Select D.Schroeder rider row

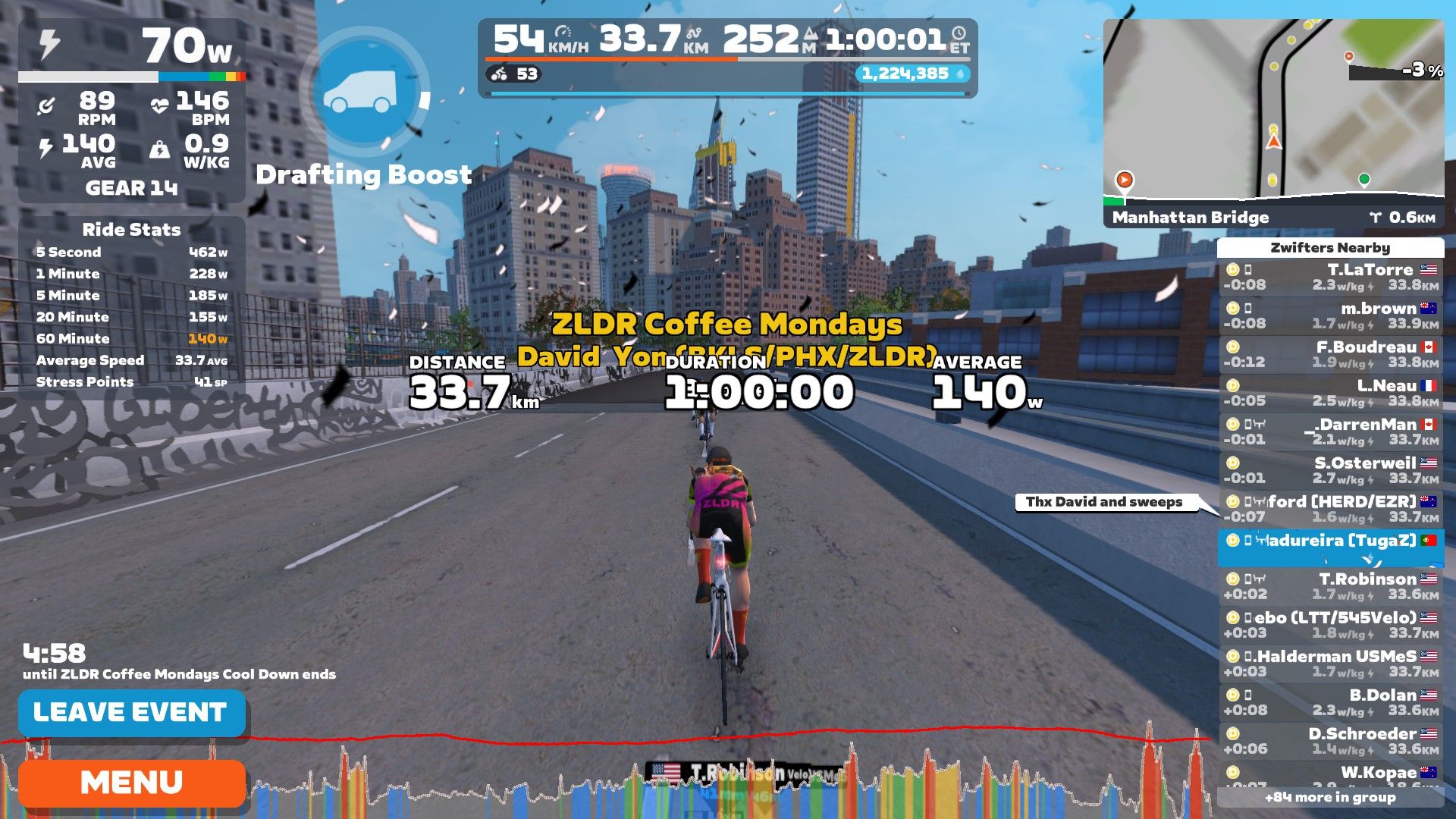1331,742
